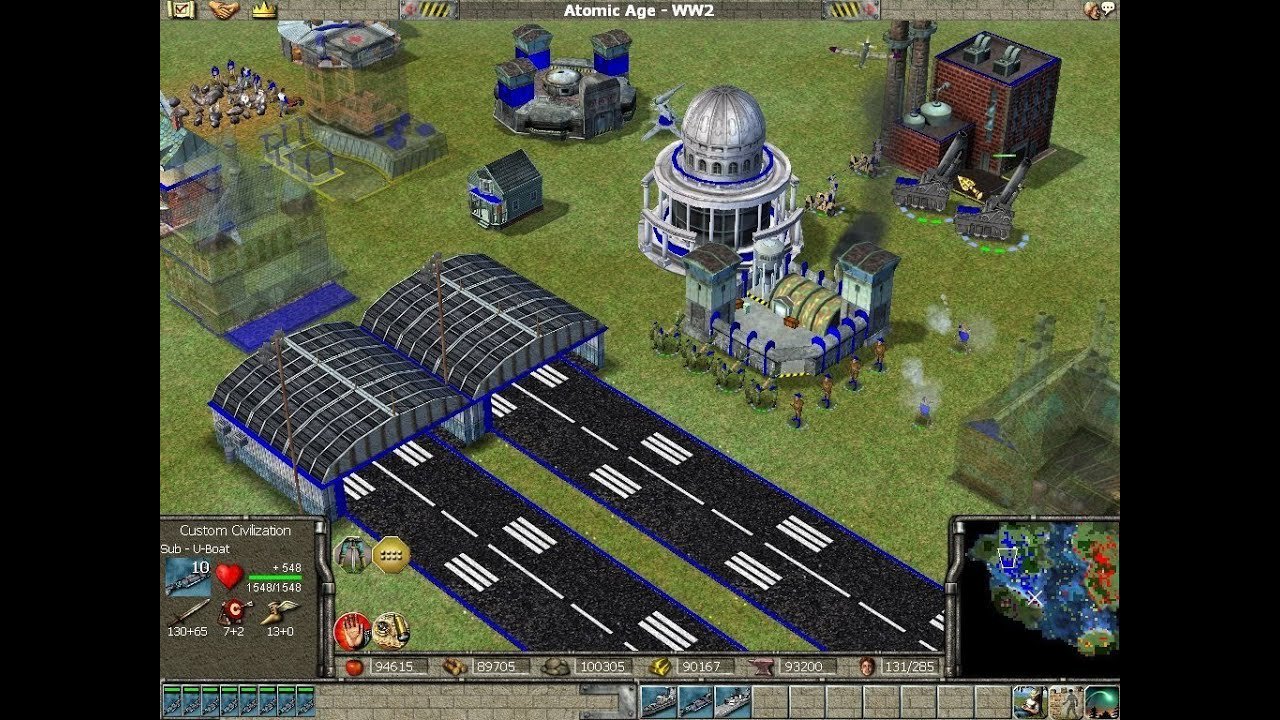
Task: Open the map and scroll behavior icon
Action: pos(391,630)
